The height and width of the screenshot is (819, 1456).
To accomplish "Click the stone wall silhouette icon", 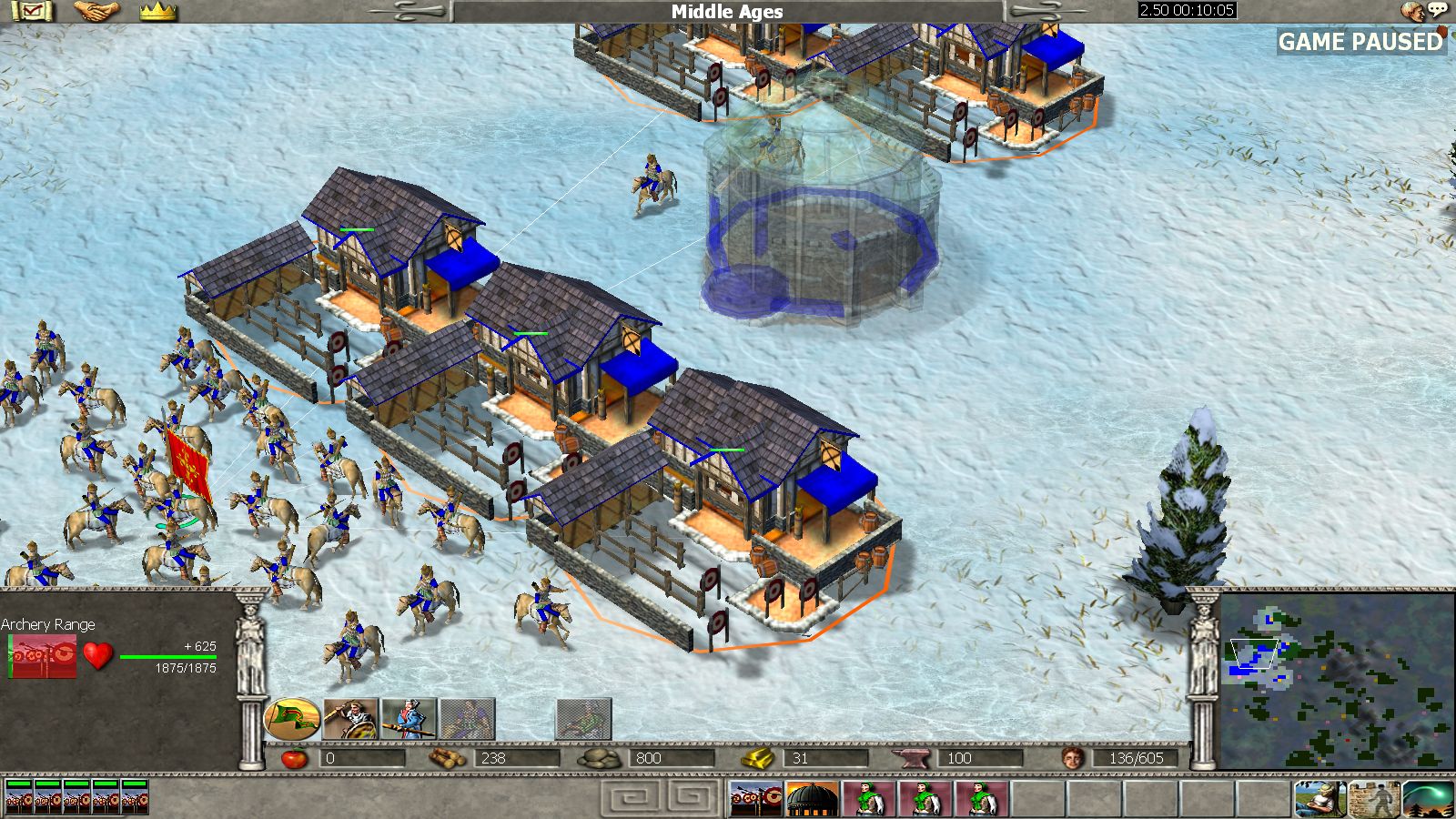I will (1374, 799).
